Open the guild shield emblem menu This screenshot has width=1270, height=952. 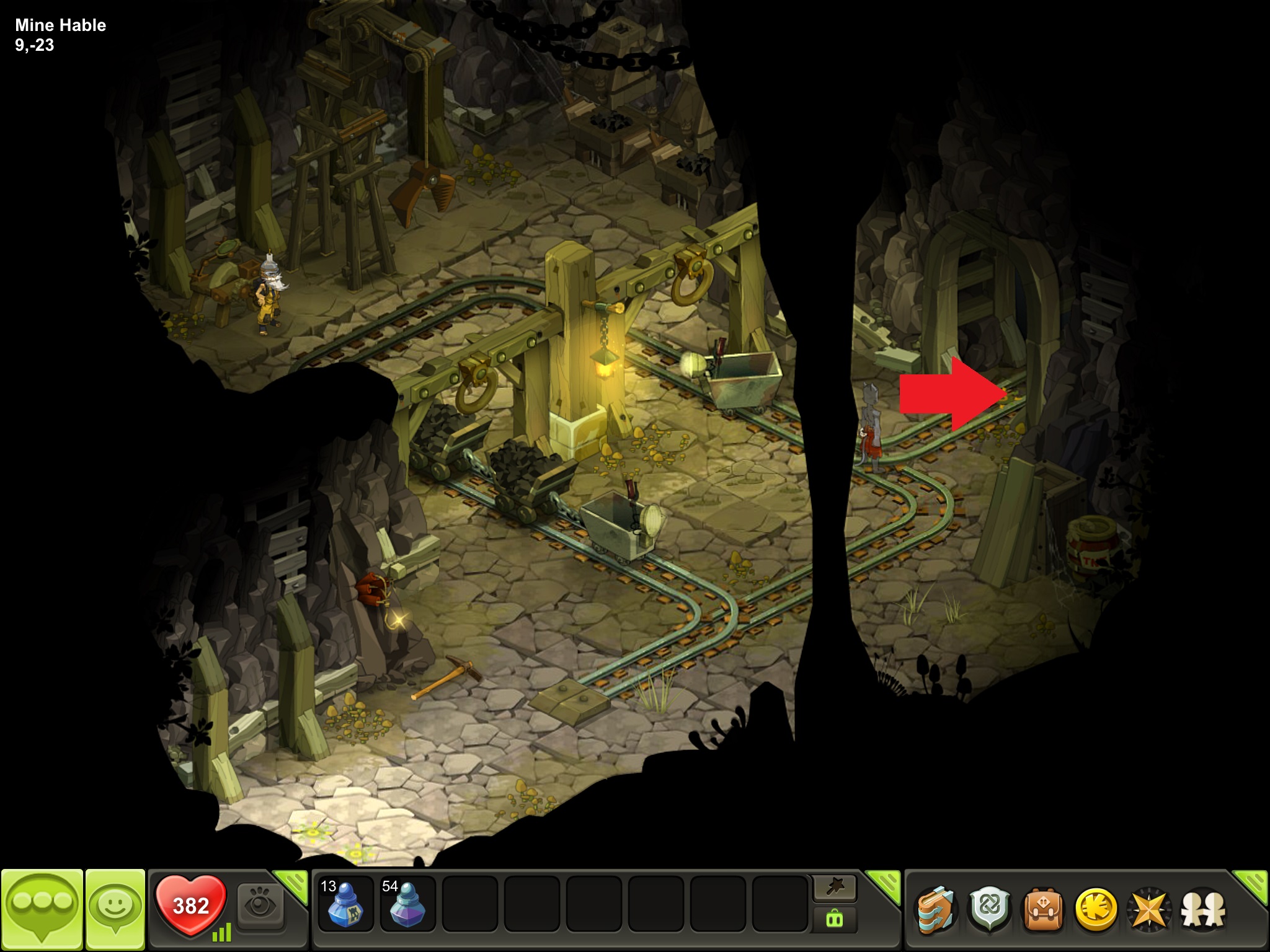[988, 910]
